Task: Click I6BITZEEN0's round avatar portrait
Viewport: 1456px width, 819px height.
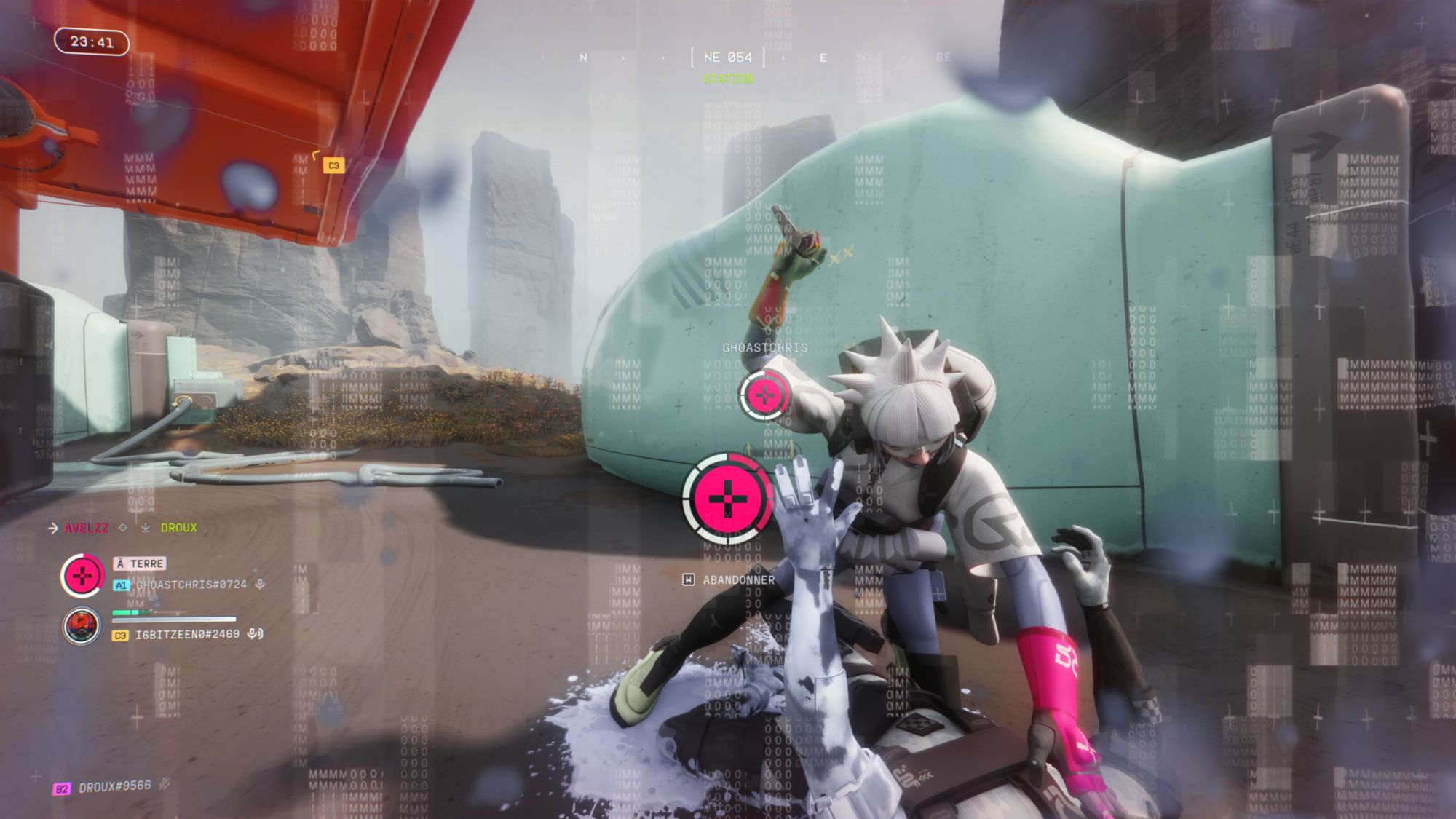Action: (82, 625)
